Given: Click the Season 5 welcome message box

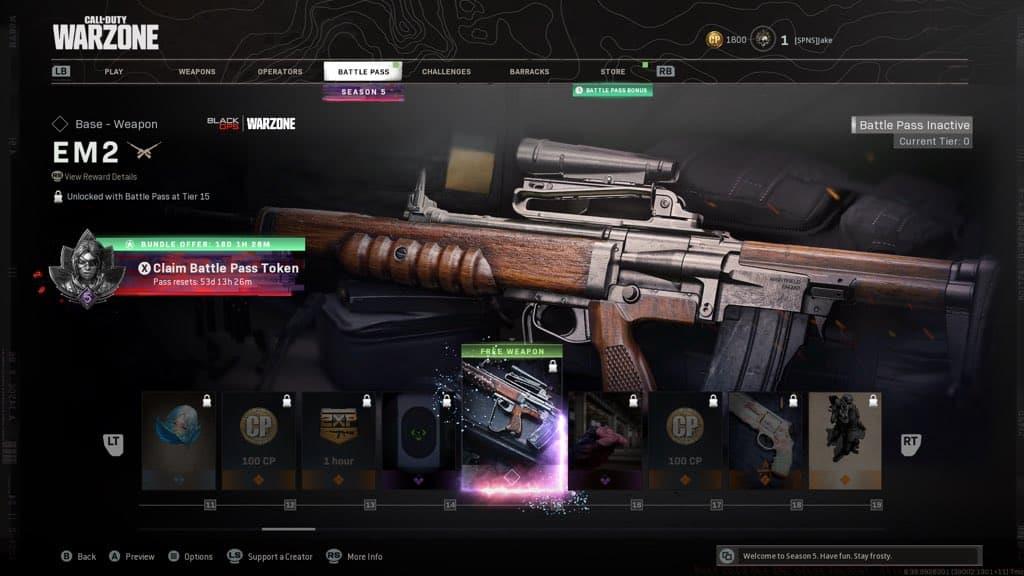Looking at the screenshot, I should pyautogui.click(x=850, y=556).
